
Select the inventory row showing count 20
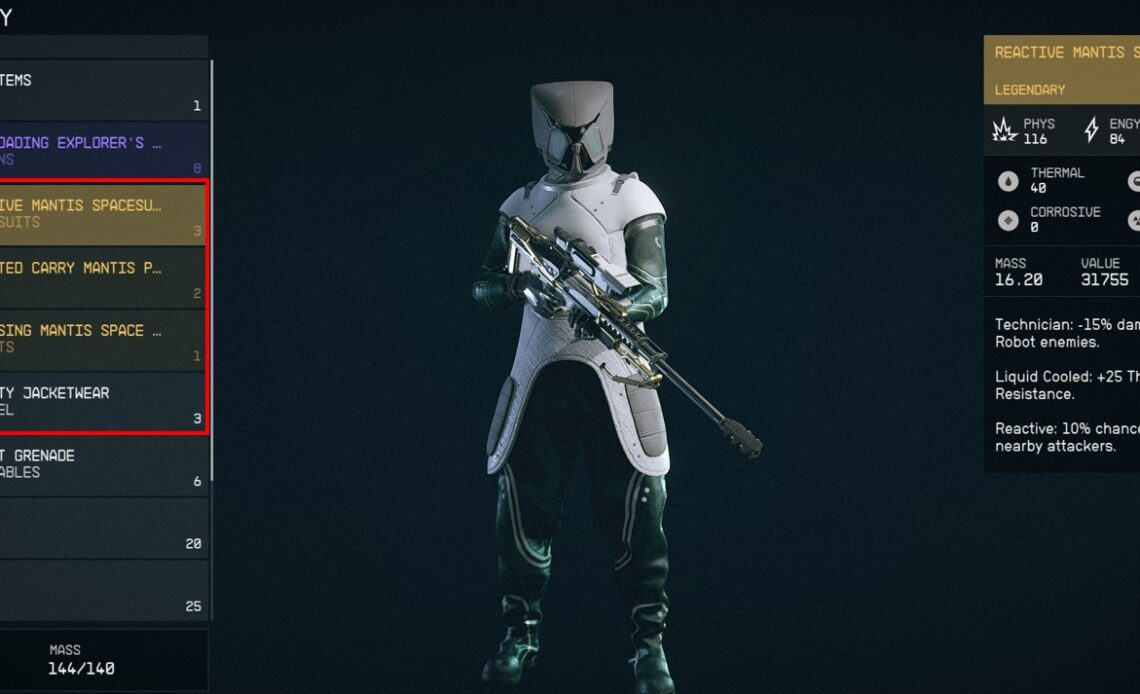[100, 527]
